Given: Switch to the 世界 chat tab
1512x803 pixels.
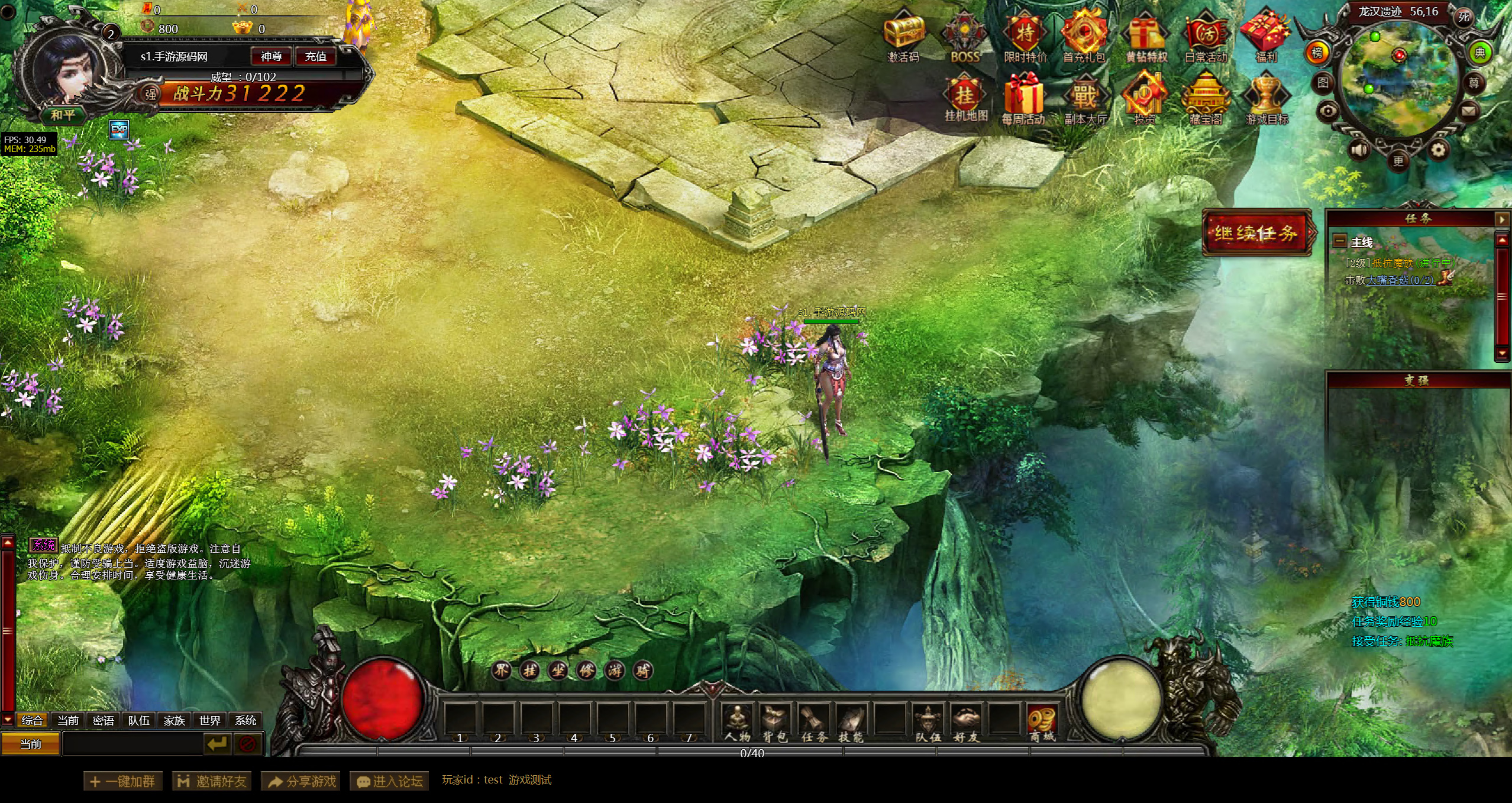Looking at the screenshot, I should tap(209, 720).
